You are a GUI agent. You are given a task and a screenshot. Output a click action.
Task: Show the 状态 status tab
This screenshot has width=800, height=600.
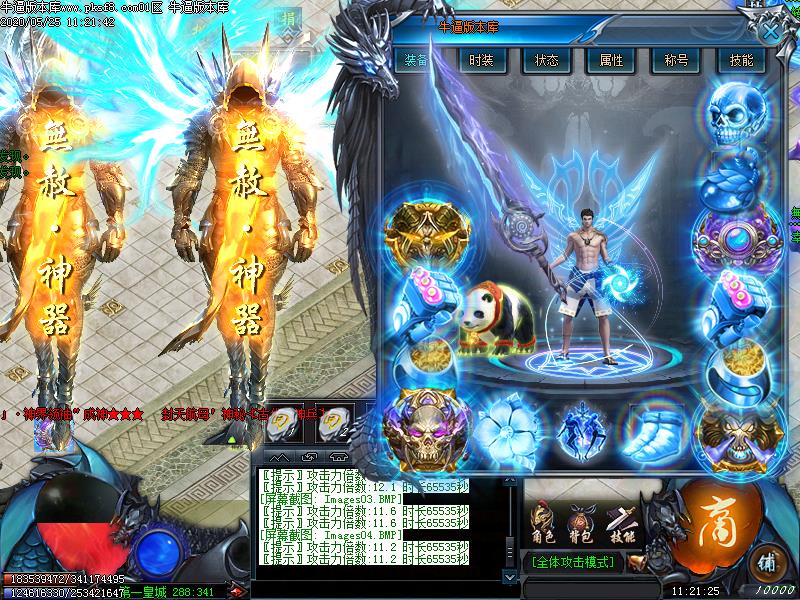coord(546,60)
